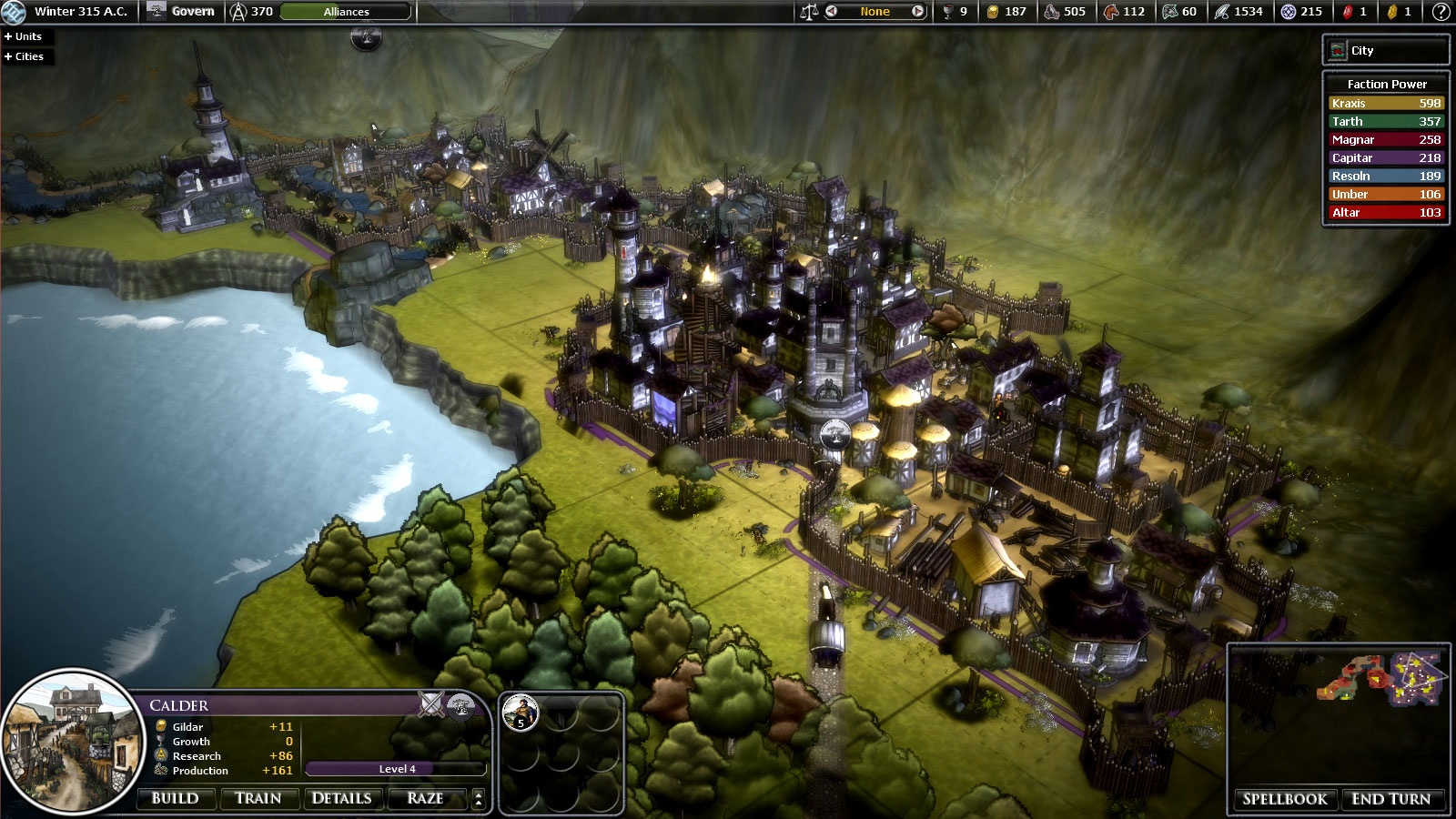Expand the Units list
This screenshot has width=1456, height=819.
click(24, 36)
